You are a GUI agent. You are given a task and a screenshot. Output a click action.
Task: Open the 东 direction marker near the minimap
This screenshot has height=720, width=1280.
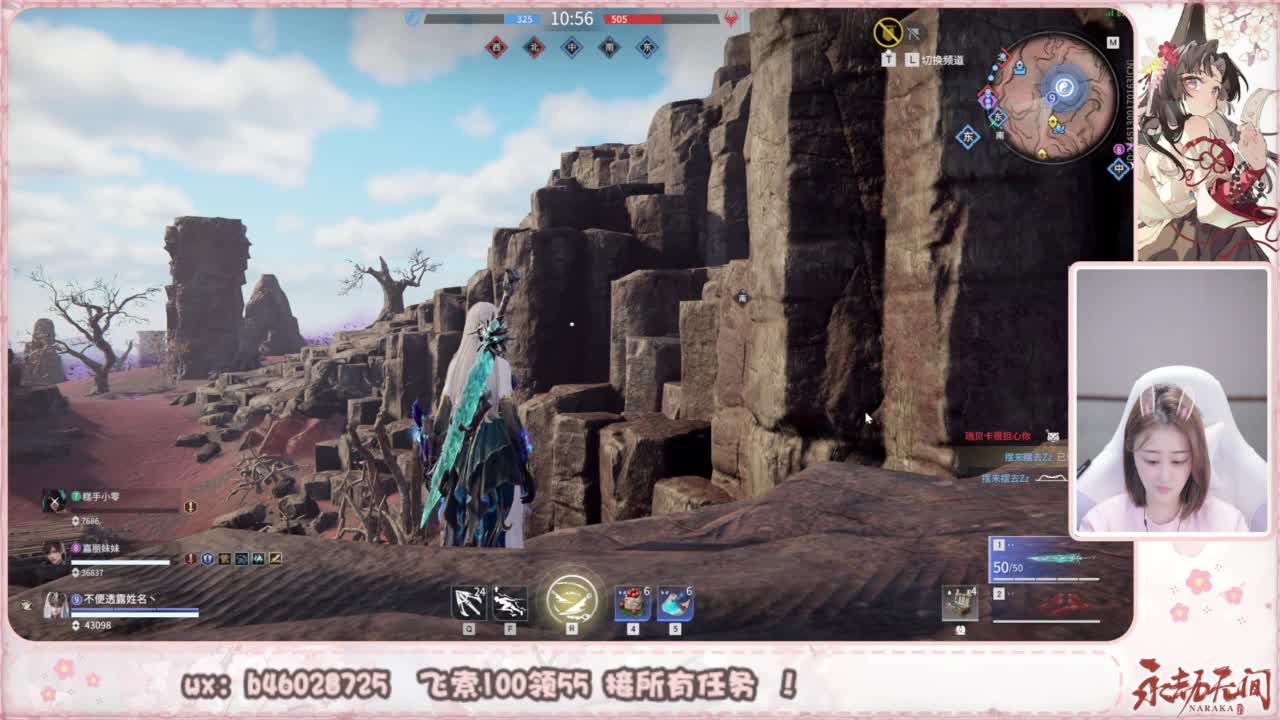[968, 136]
